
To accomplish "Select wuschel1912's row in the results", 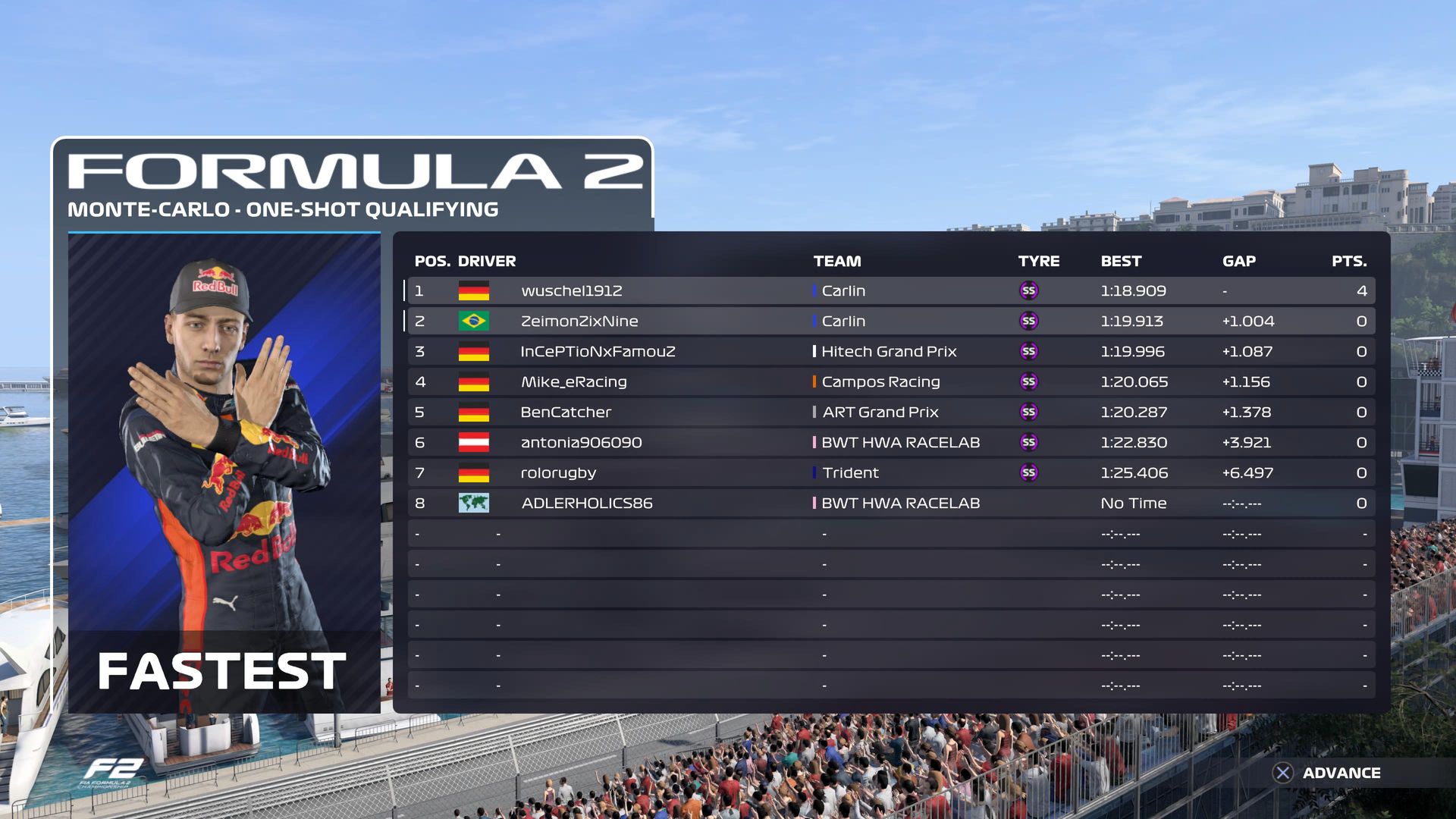I will [x=890, y=291].
